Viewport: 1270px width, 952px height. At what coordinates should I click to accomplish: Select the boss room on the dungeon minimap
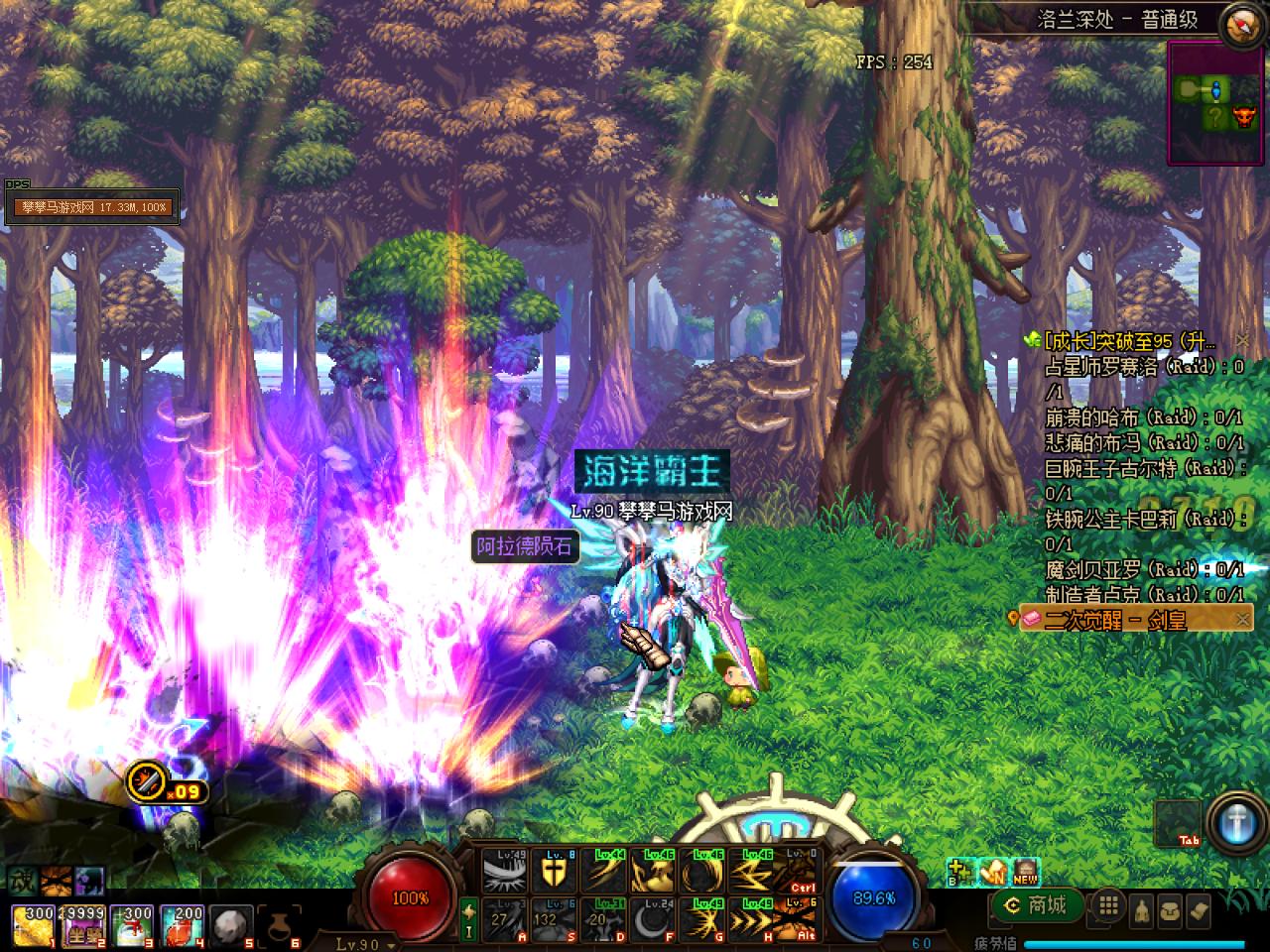pyautogui.click(x=1243, y=119)
